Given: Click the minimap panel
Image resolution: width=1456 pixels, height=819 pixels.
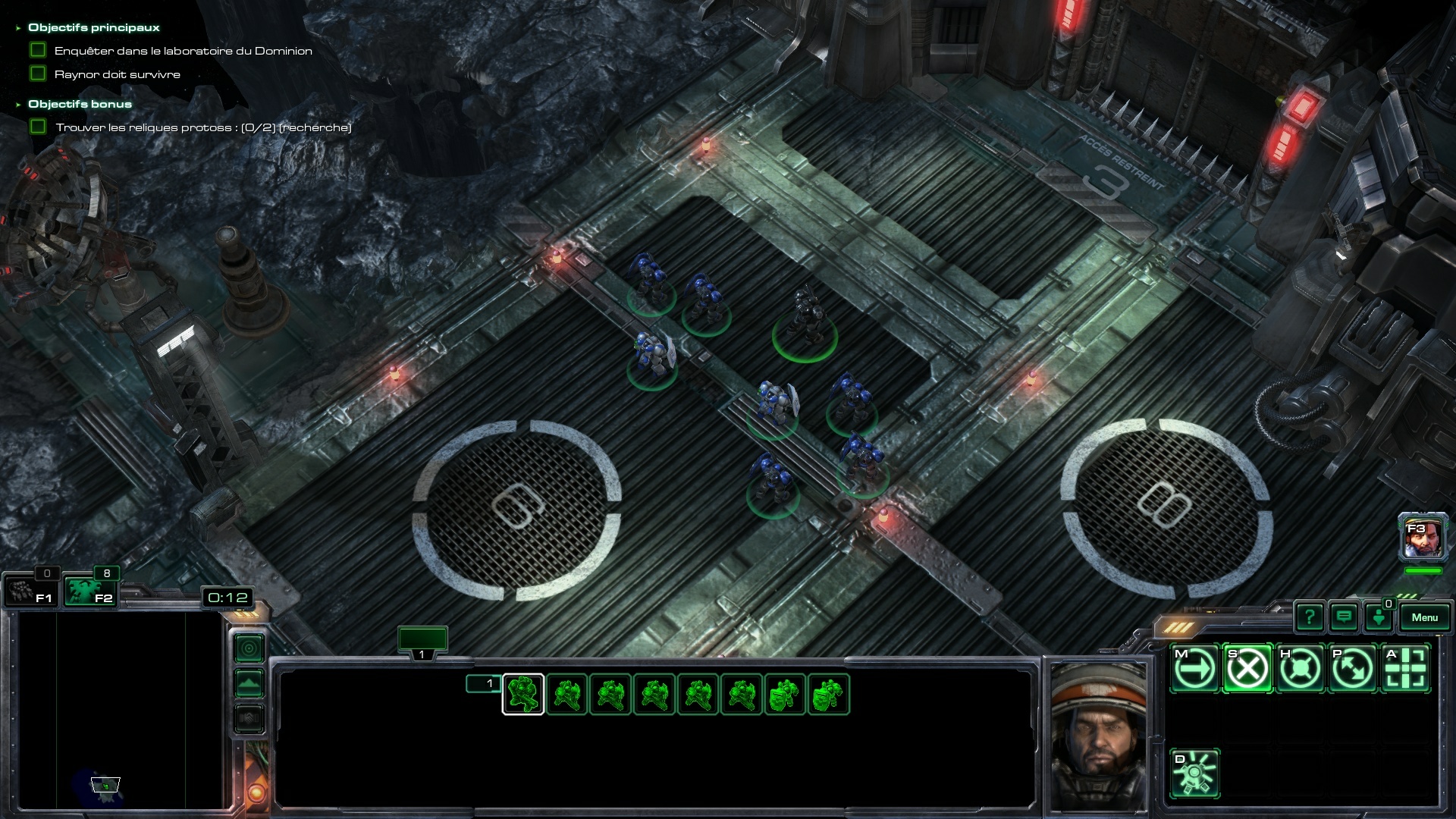Looking at the screenshot, I should (121, 709).
